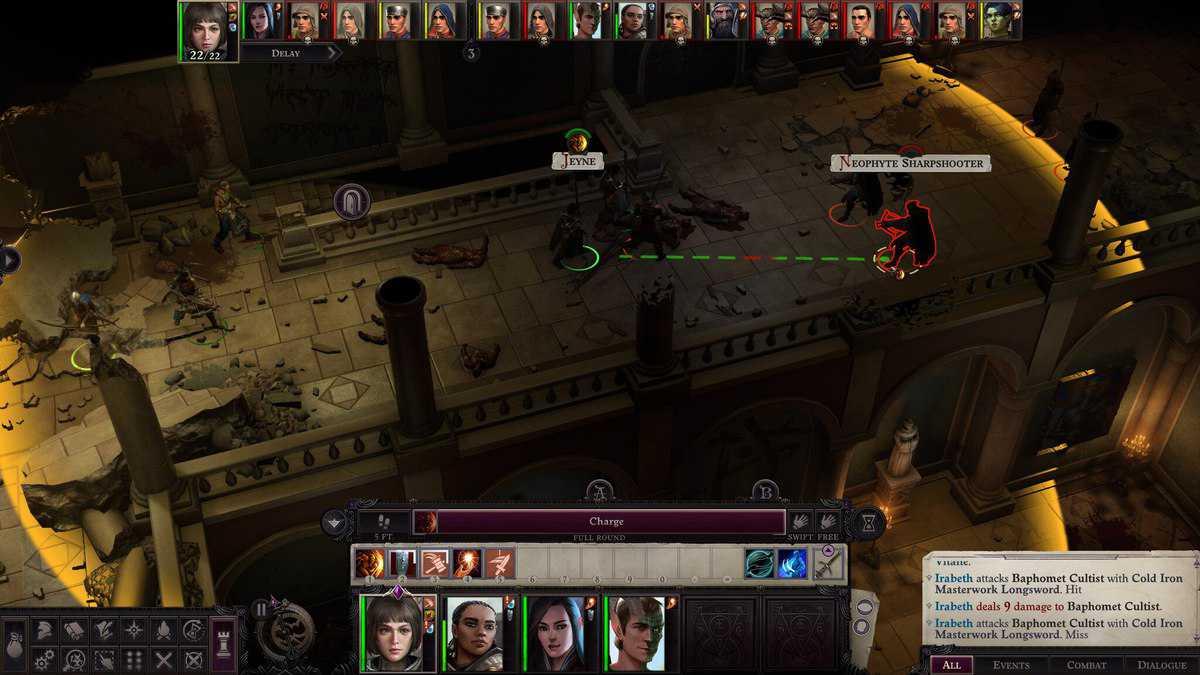Activate the crossed swords ability in slot five

click(500, 564)
